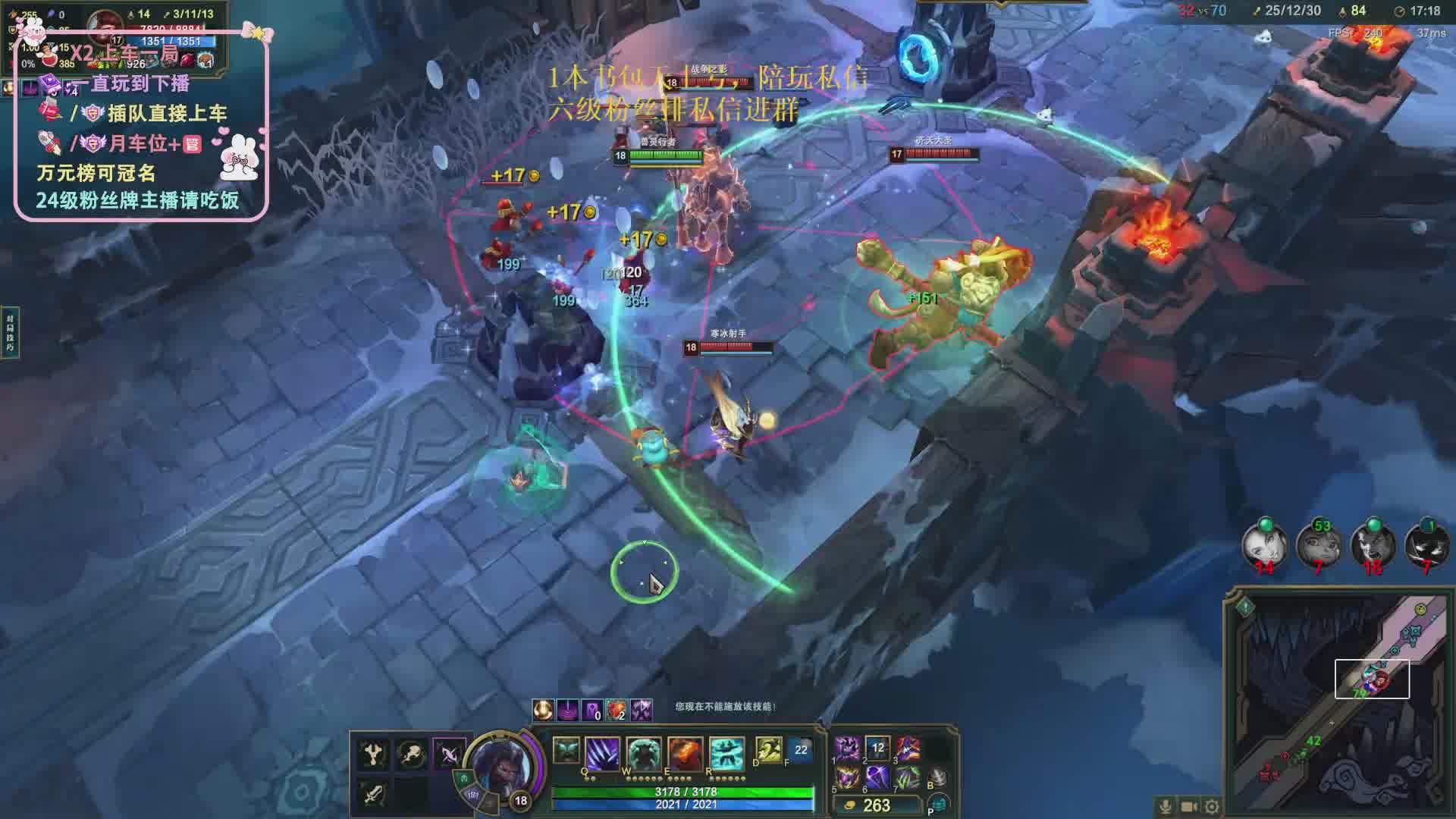Viewport: 1456px width, 819px height.
Task: Toggle the microphone button
Action: 1166,806
